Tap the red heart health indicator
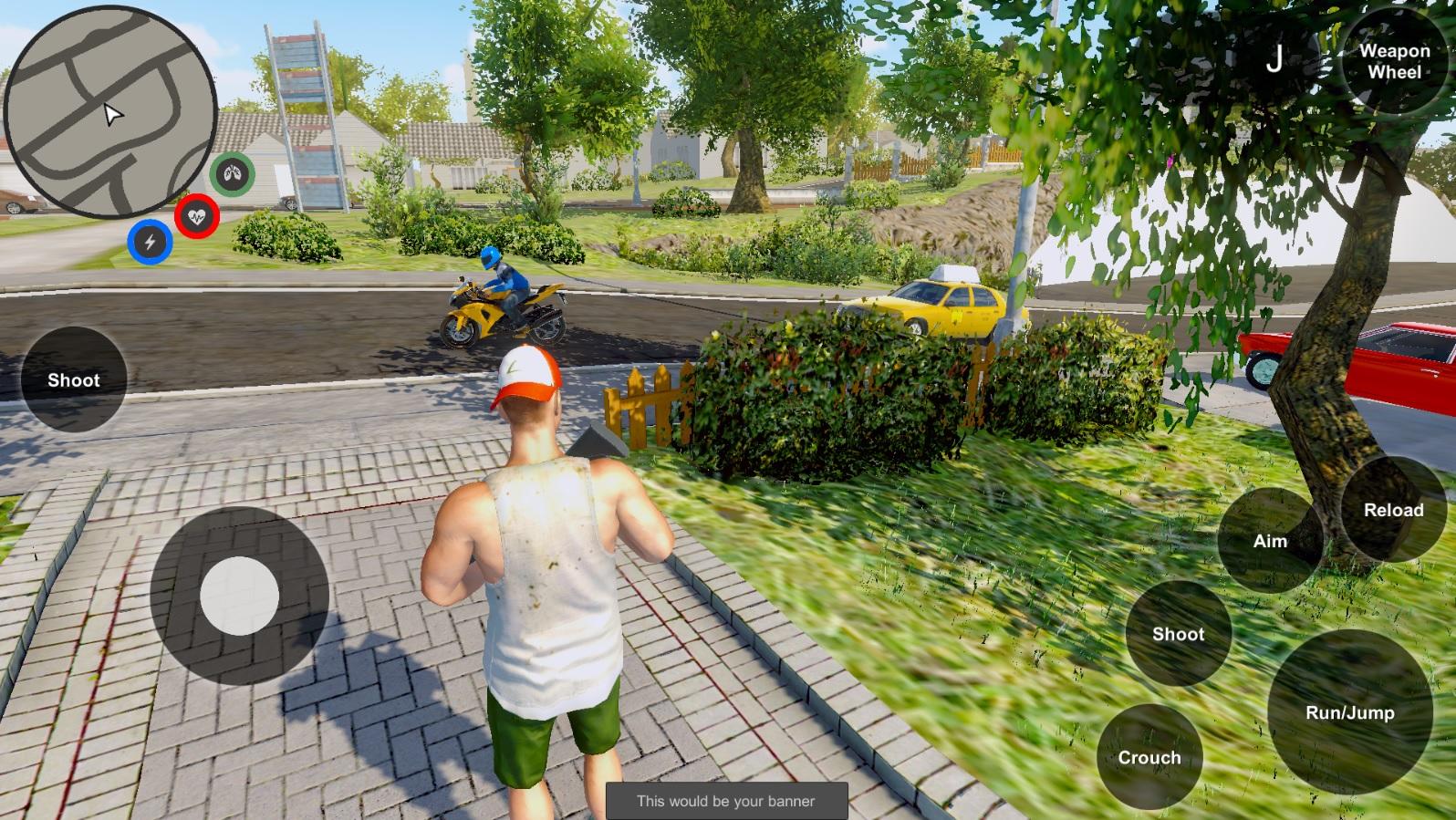 point(195,214)
